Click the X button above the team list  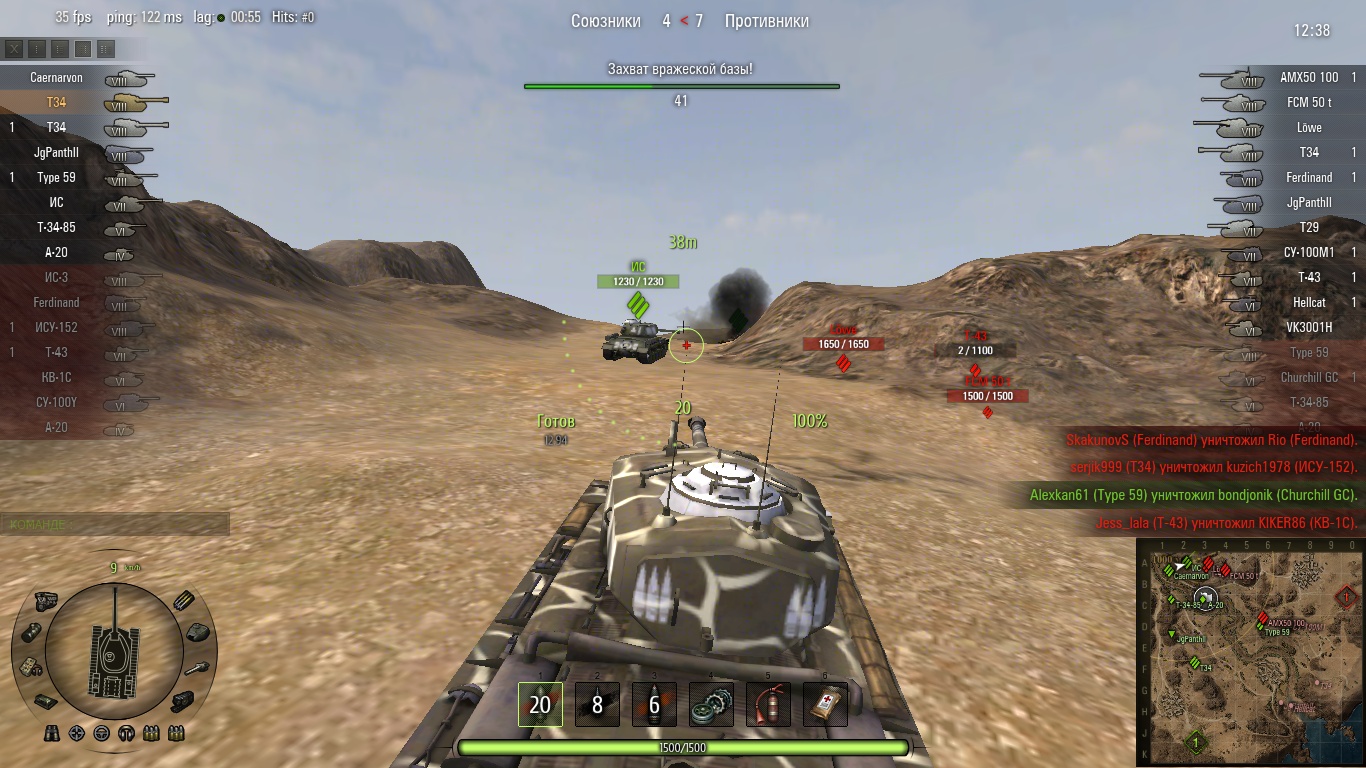[x=14, y=48]
